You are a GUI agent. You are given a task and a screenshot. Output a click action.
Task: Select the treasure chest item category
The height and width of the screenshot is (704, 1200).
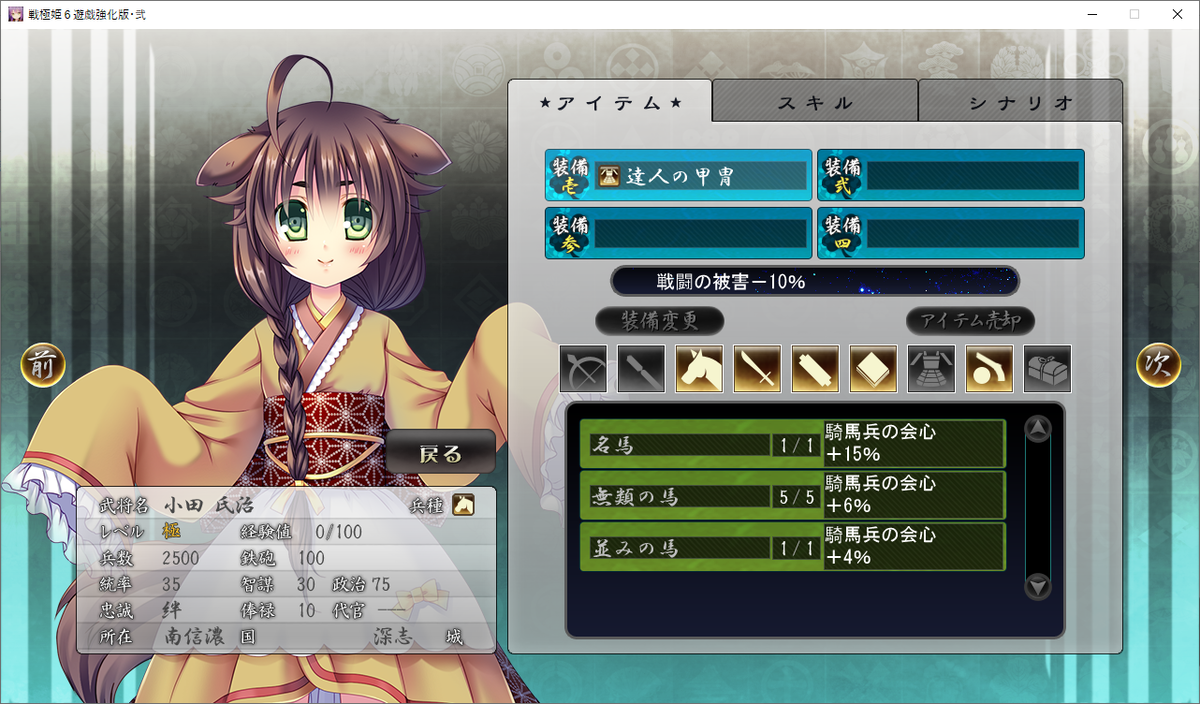1048,369
